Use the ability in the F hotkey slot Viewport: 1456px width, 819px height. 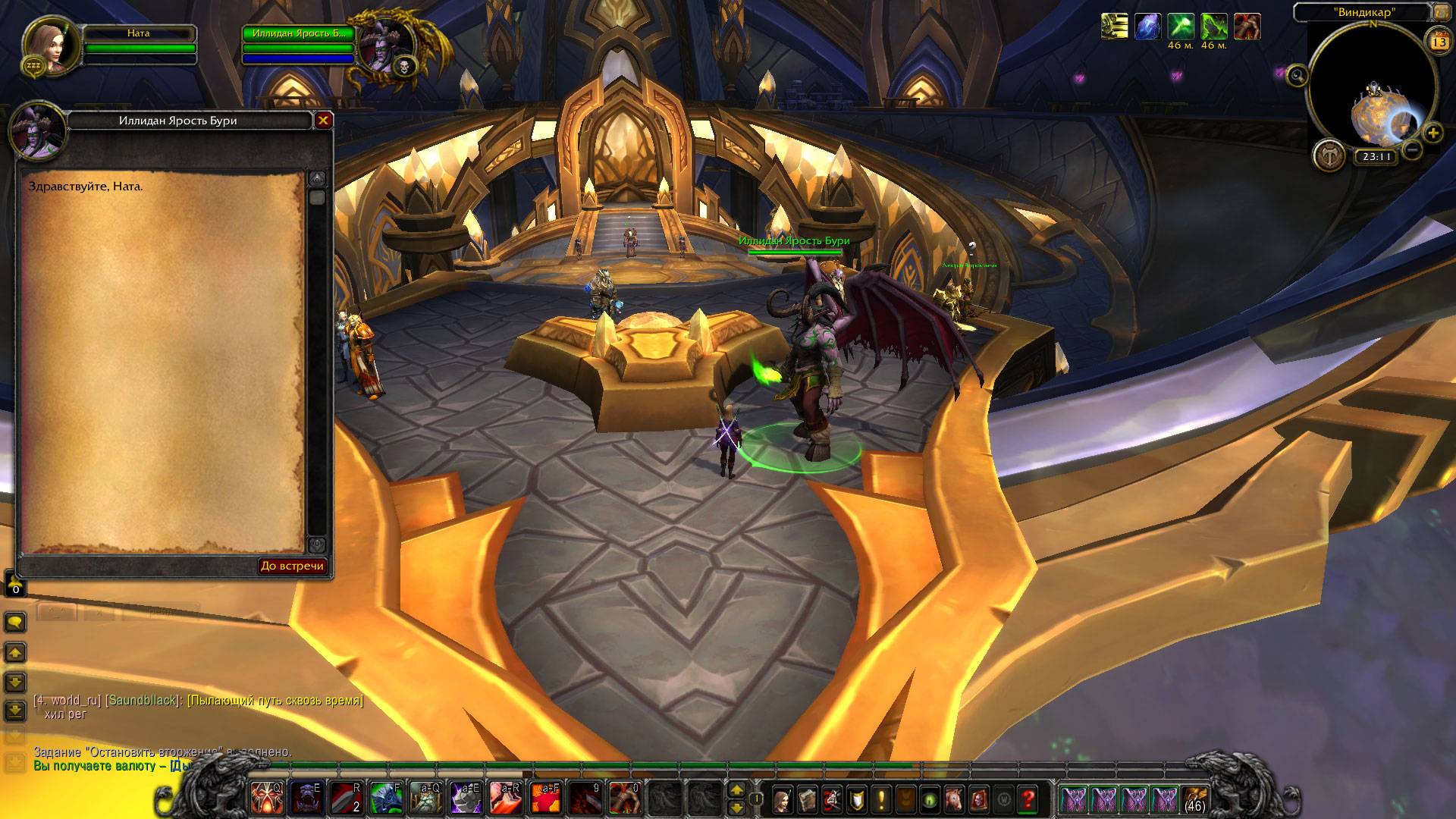(386, 799)
